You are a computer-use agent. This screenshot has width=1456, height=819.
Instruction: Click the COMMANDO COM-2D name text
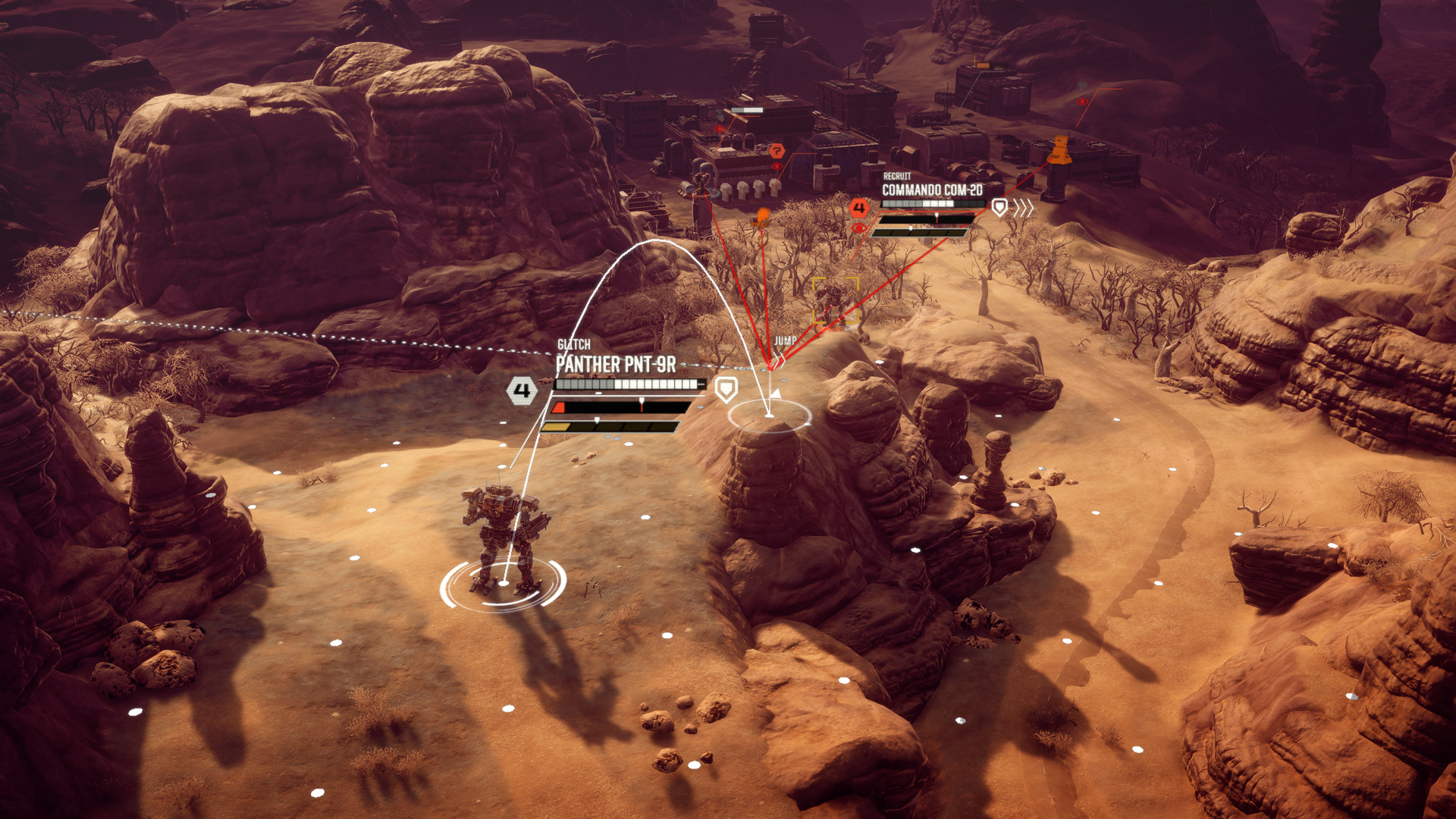932,190
